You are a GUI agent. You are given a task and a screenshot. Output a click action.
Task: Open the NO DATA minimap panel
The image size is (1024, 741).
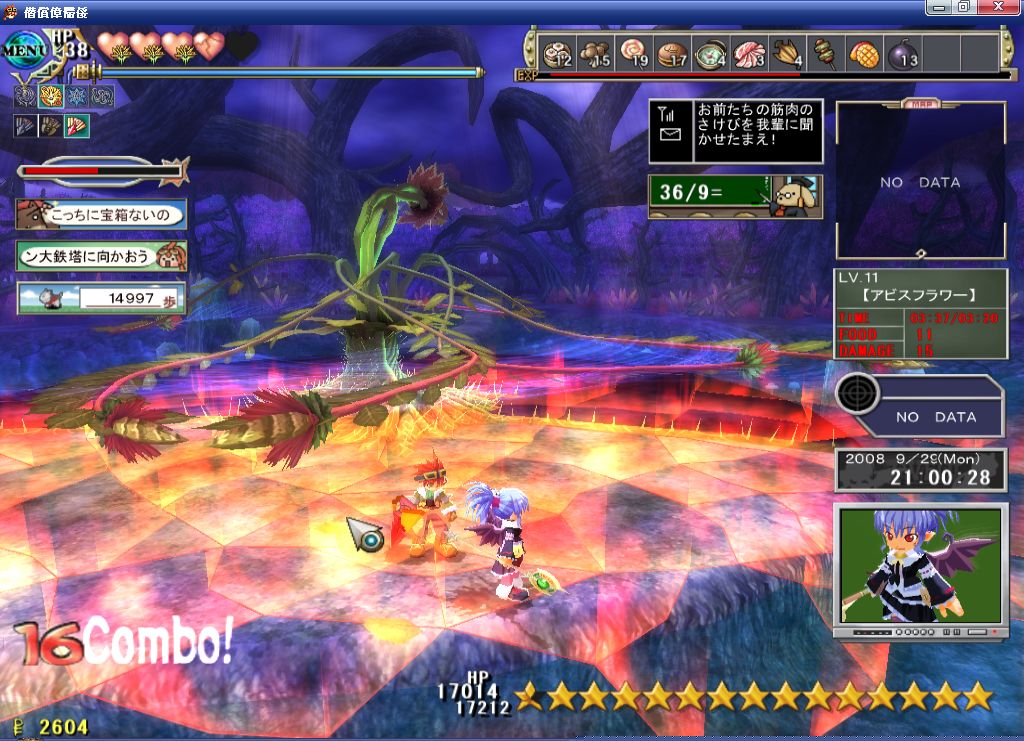tap(920, 182)
